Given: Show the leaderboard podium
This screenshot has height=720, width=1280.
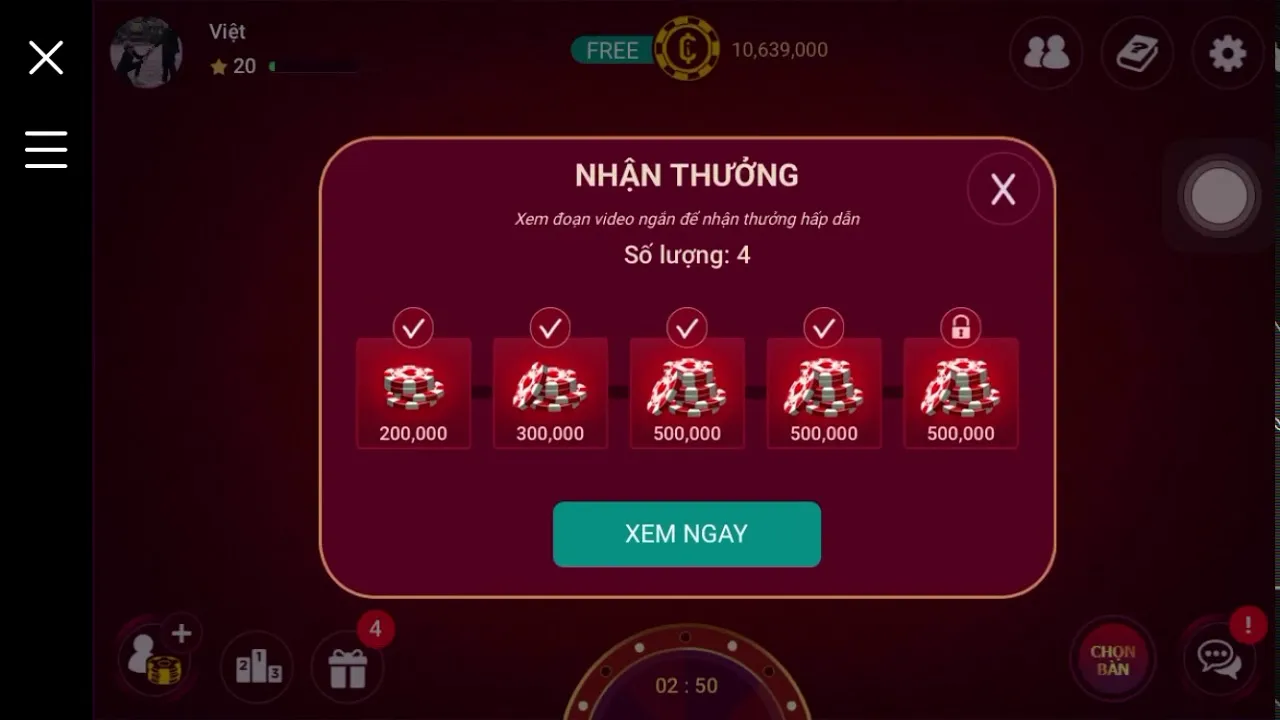Looking at the screenshot, I should point(258,665).
